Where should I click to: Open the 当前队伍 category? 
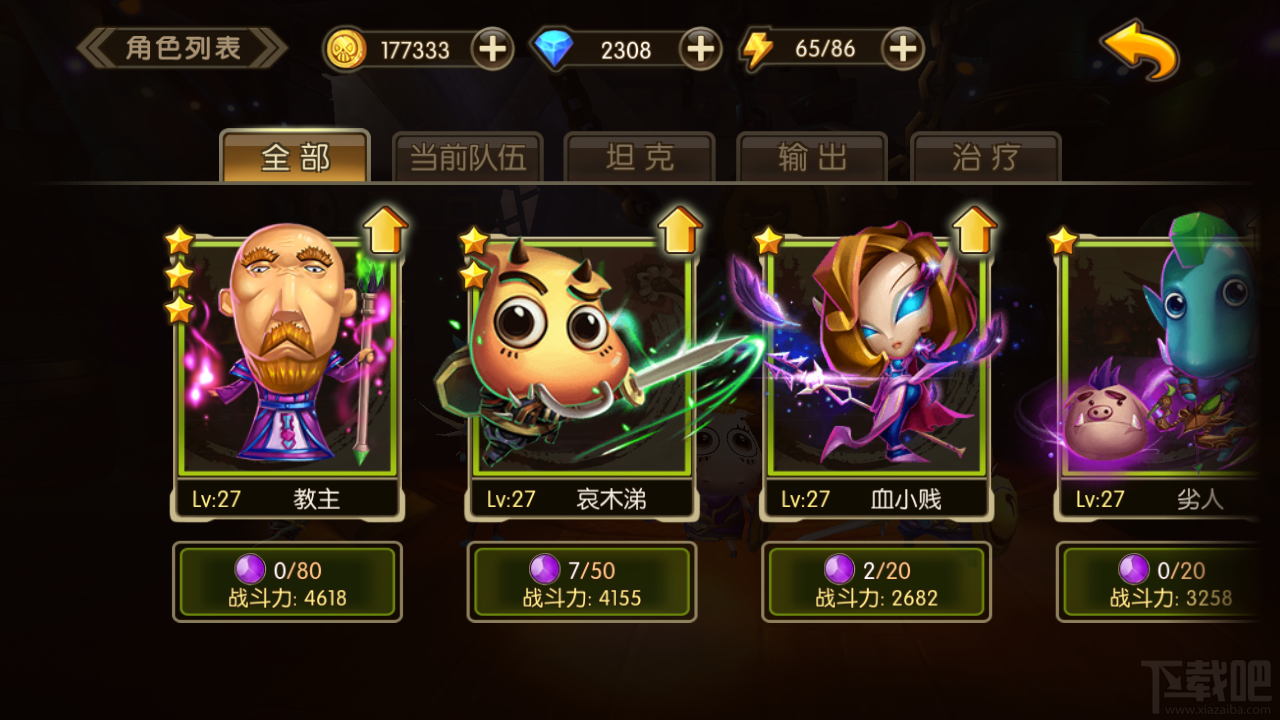pyautogui.click(x=468, y=155)
